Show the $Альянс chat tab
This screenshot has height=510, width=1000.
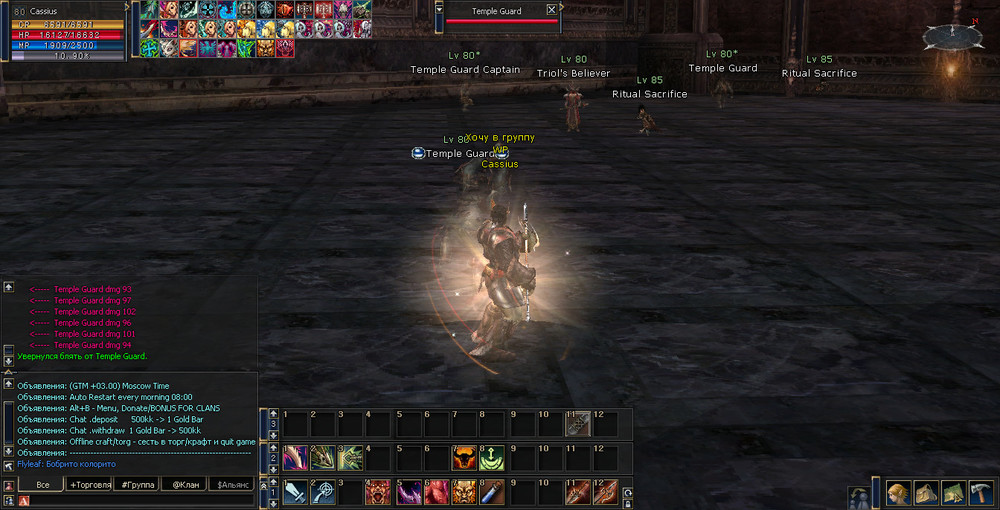[230, 484]
